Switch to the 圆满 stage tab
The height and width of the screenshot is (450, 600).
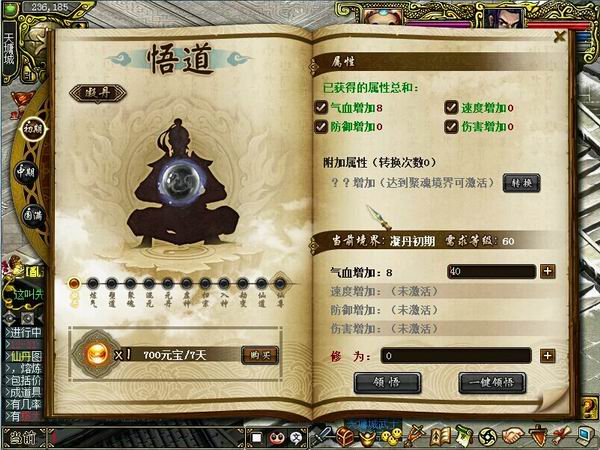[x=32, y=214]
